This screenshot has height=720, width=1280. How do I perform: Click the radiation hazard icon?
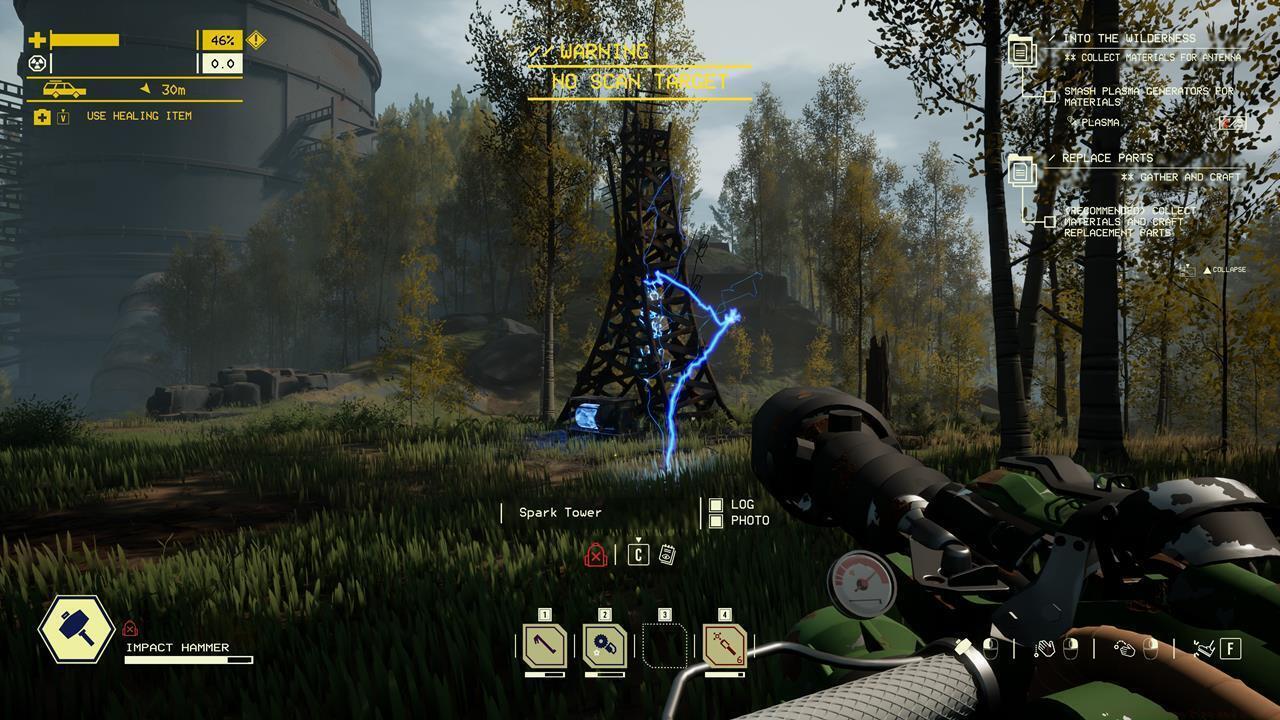(x=38, y=64)
